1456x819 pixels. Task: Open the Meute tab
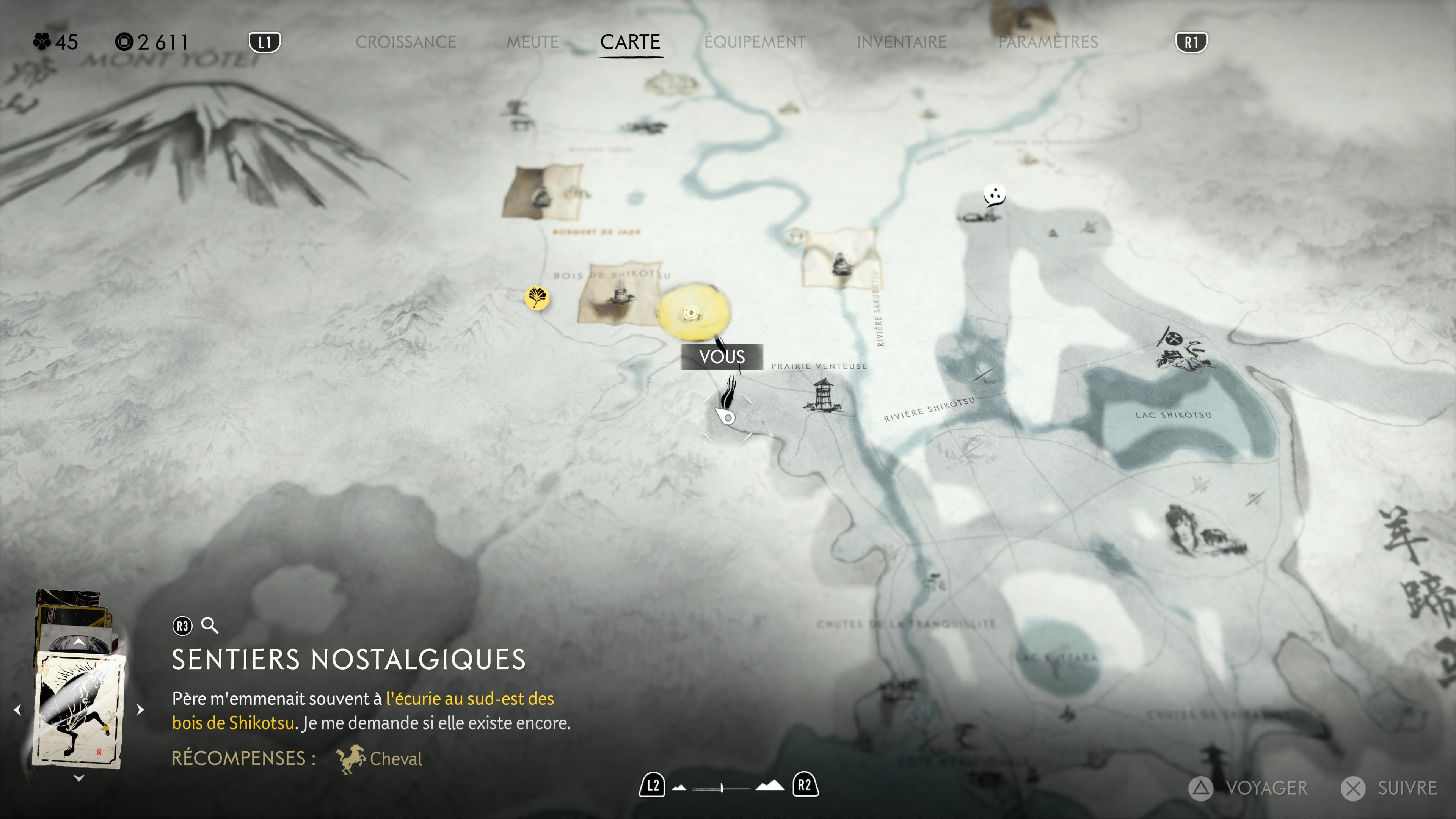[x=532, y=42]
